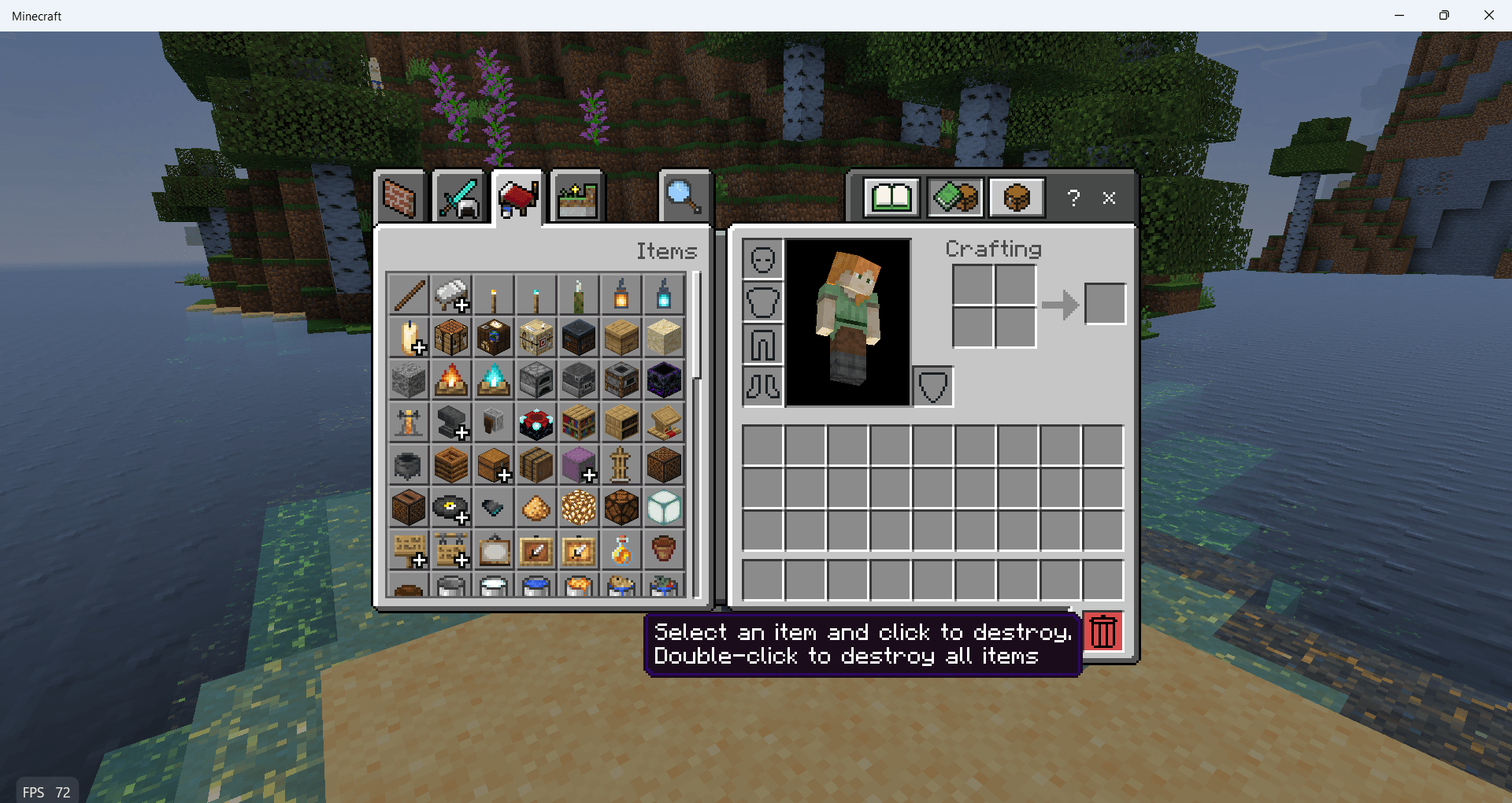Screen dimensions: 1512x803
Task: Switch to the Nature tab
Action: [576, 196]
